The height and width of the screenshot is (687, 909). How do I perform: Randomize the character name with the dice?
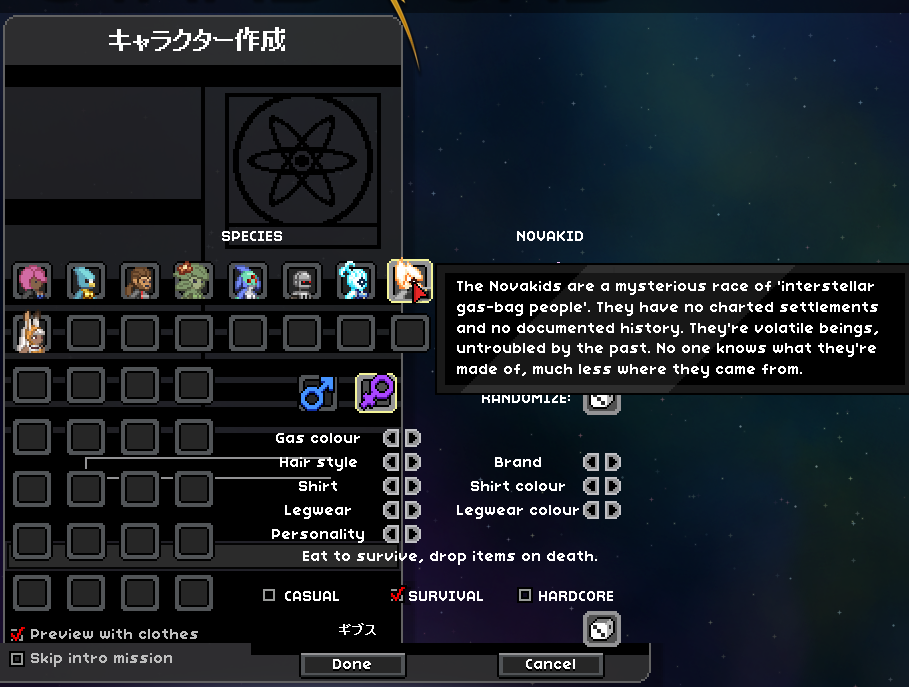(602, 629)
